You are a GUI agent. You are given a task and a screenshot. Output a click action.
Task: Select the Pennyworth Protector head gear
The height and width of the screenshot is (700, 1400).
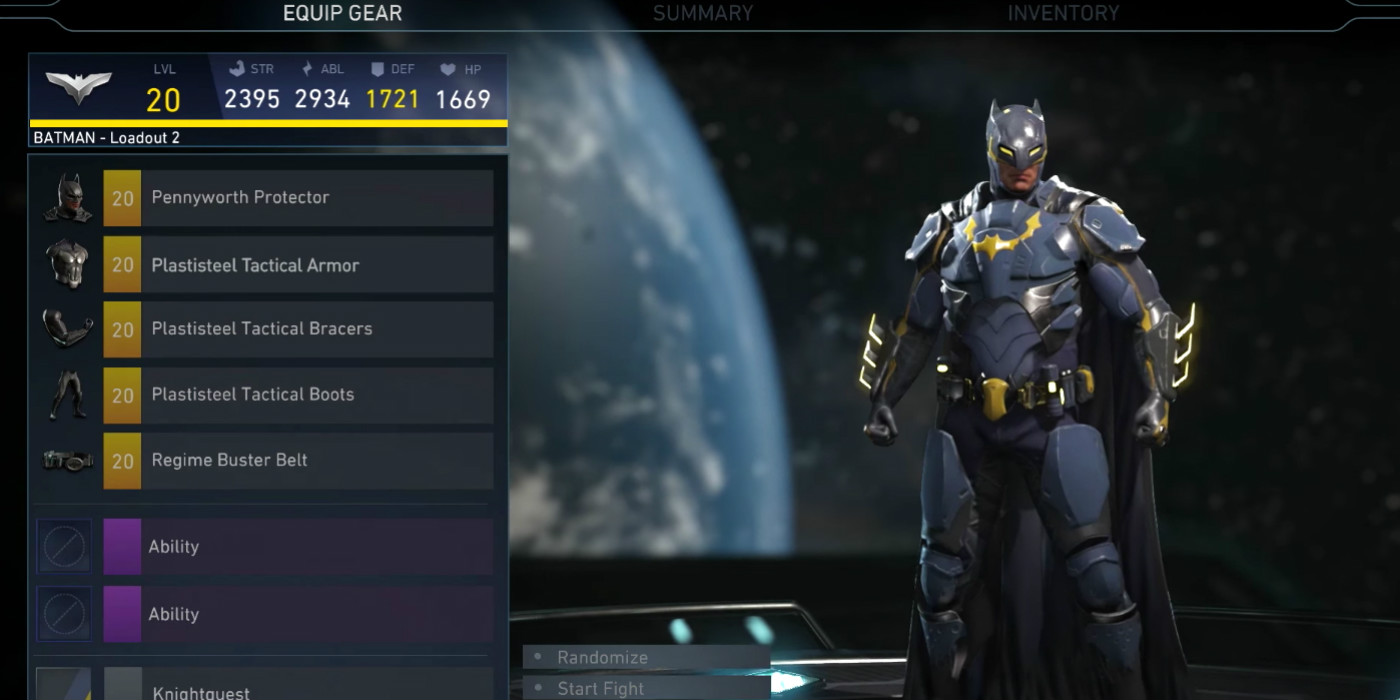coord(298,198)
